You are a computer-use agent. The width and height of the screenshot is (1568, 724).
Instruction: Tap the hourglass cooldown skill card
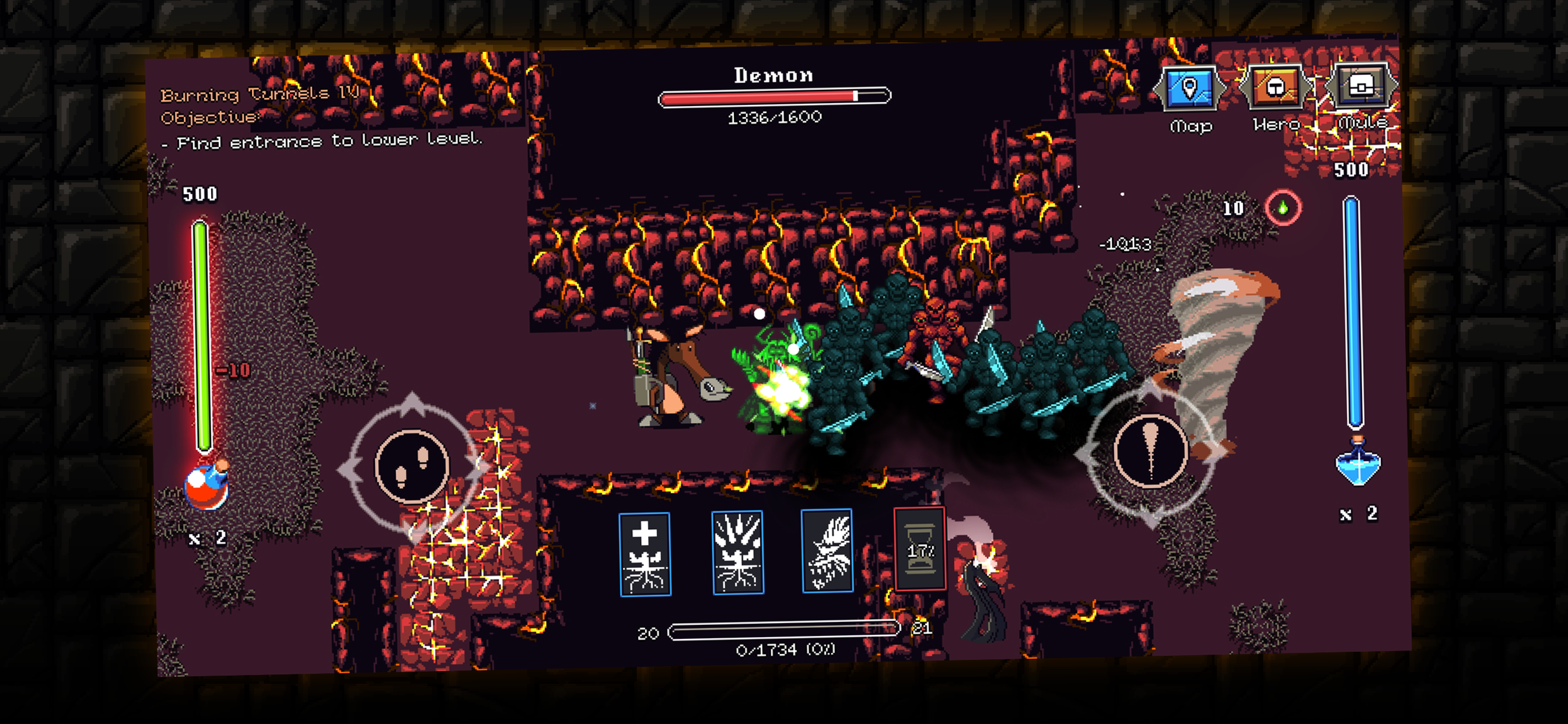click(919, 549)
